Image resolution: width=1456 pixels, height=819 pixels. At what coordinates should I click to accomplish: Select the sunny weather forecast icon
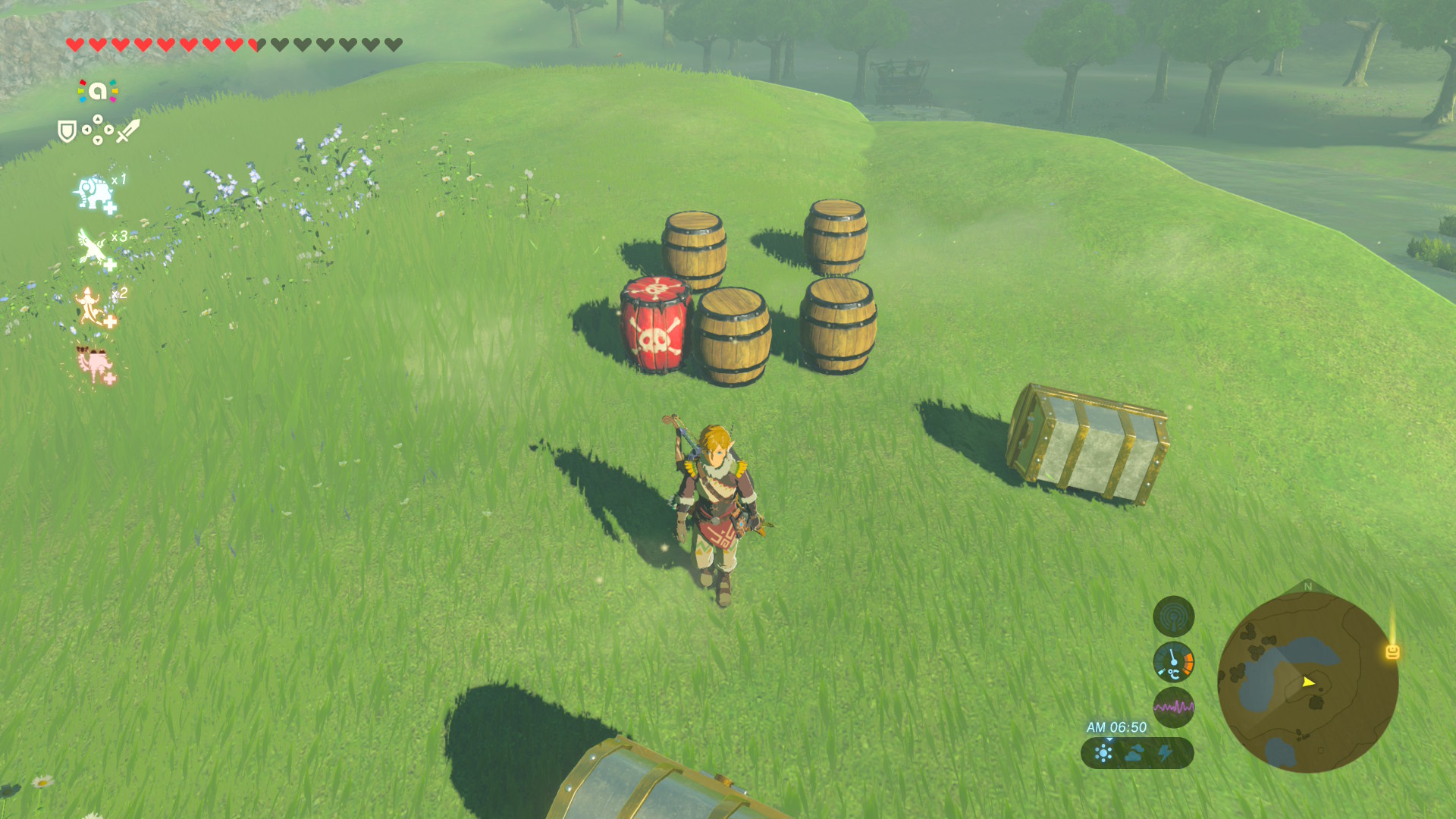[x=1103, y=753]
